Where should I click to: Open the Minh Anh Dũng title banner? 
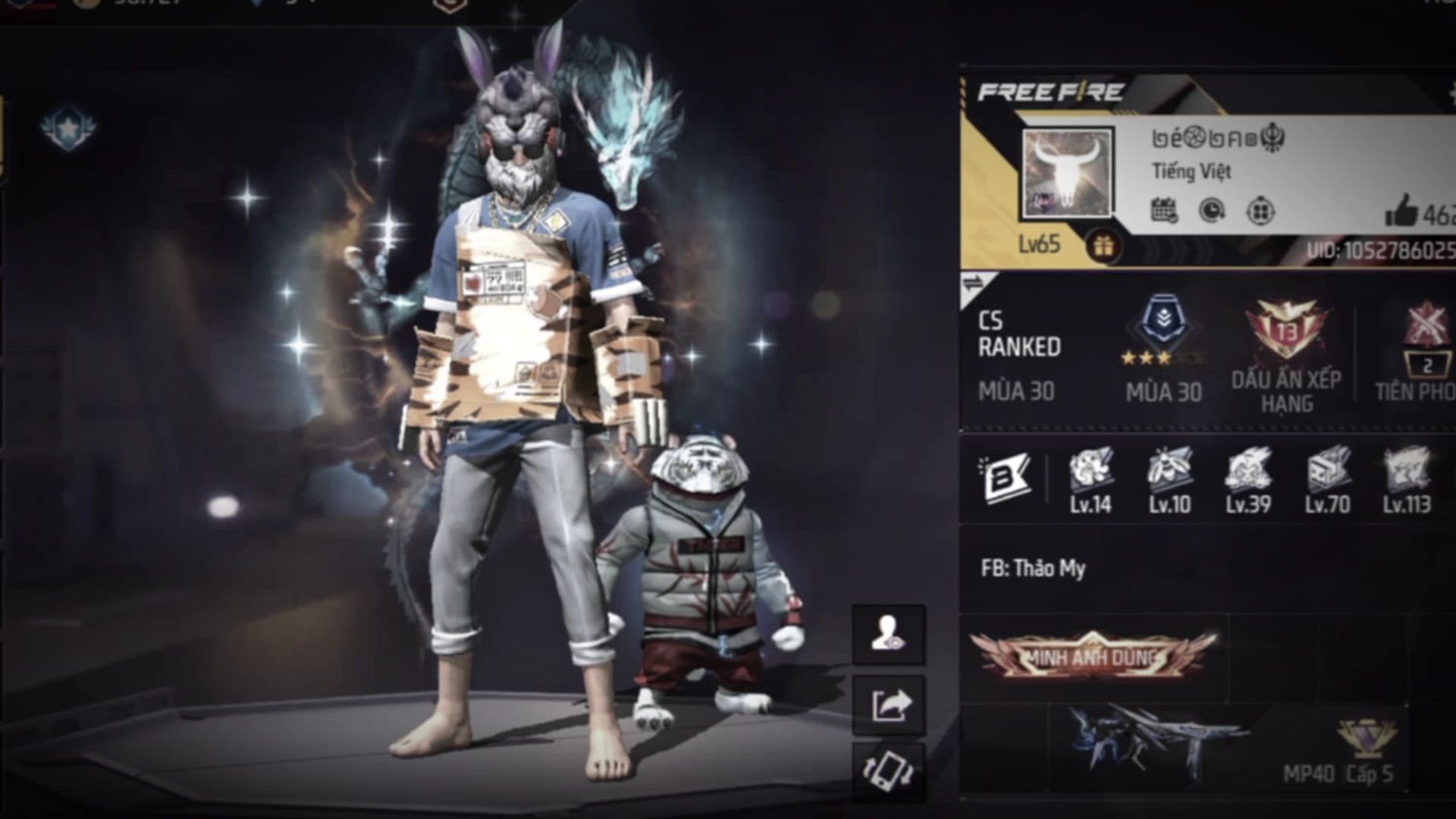[x=1093, y=655]
